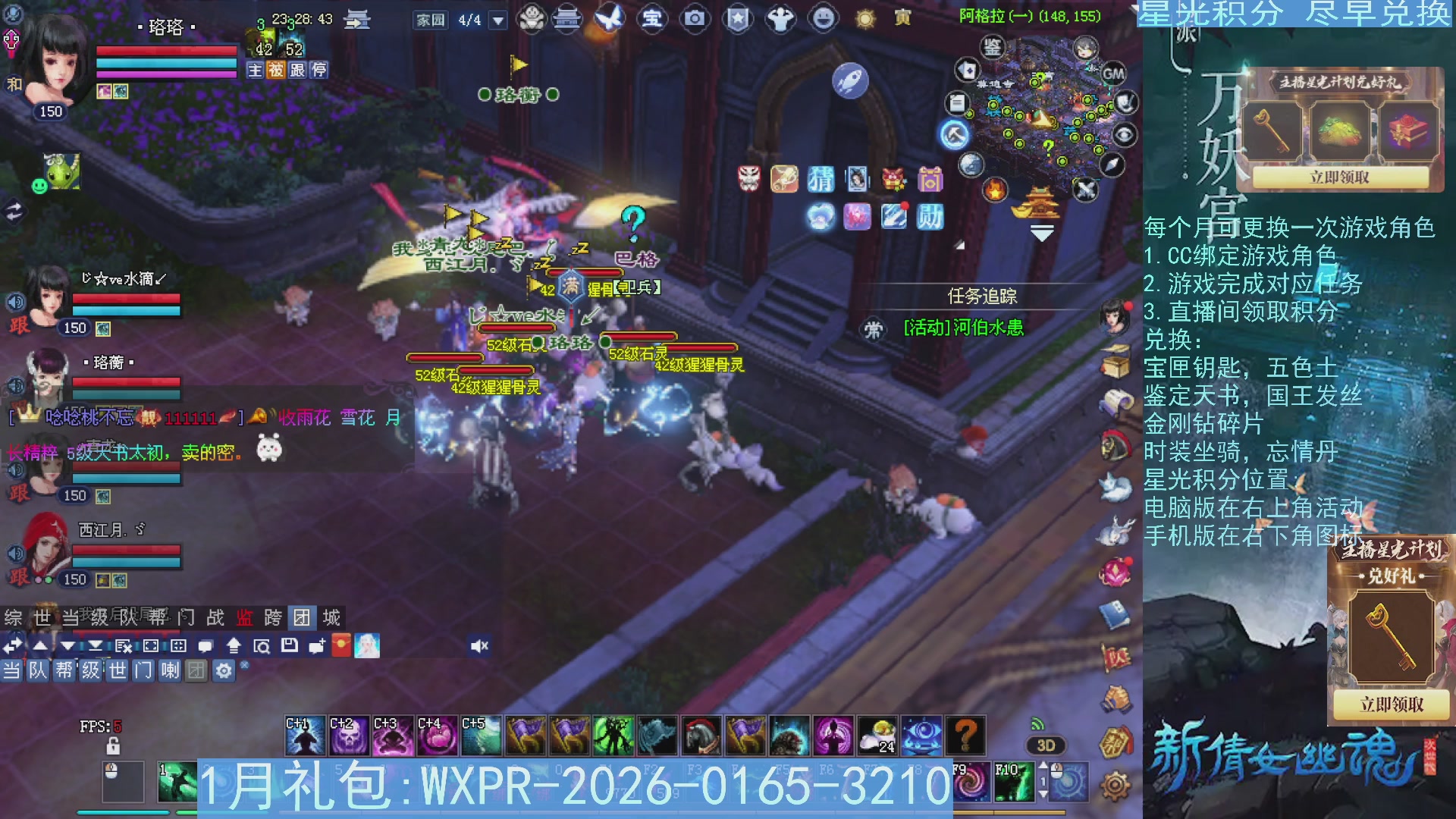The width and height of the screenshot is (1456, 819).
Task: Mute game audio with the speaker icon
Action: [x=478, y=645]
